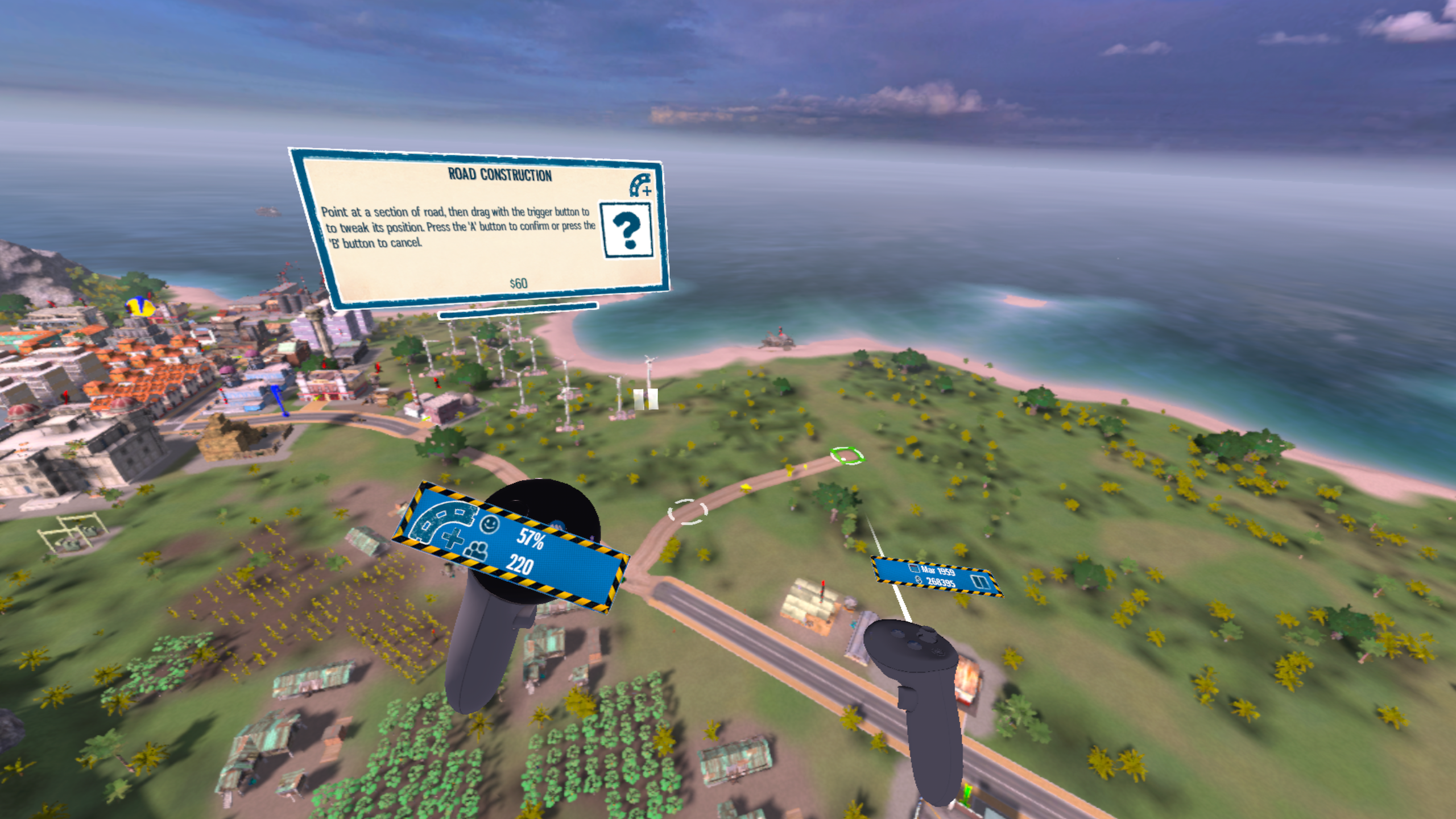Click the population group icon

point(478,551)
